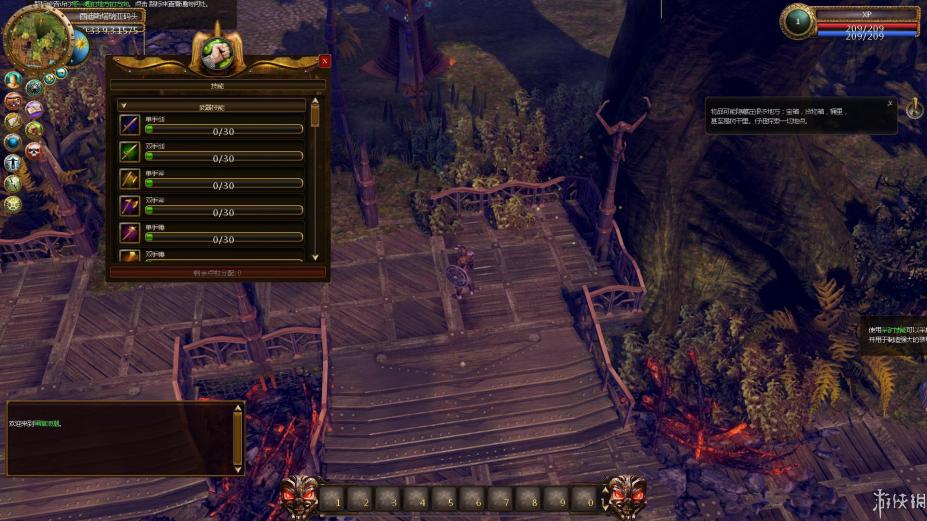Viewport: 927px width, 521px height.
Task: Choose the golden axe skill icon
Action: point(130,178)
